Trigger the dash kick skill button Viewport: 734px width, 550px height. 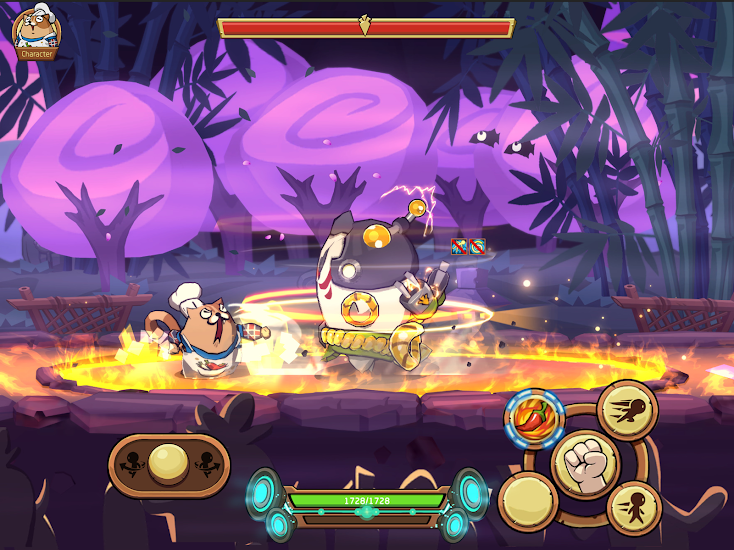point(627,409)
